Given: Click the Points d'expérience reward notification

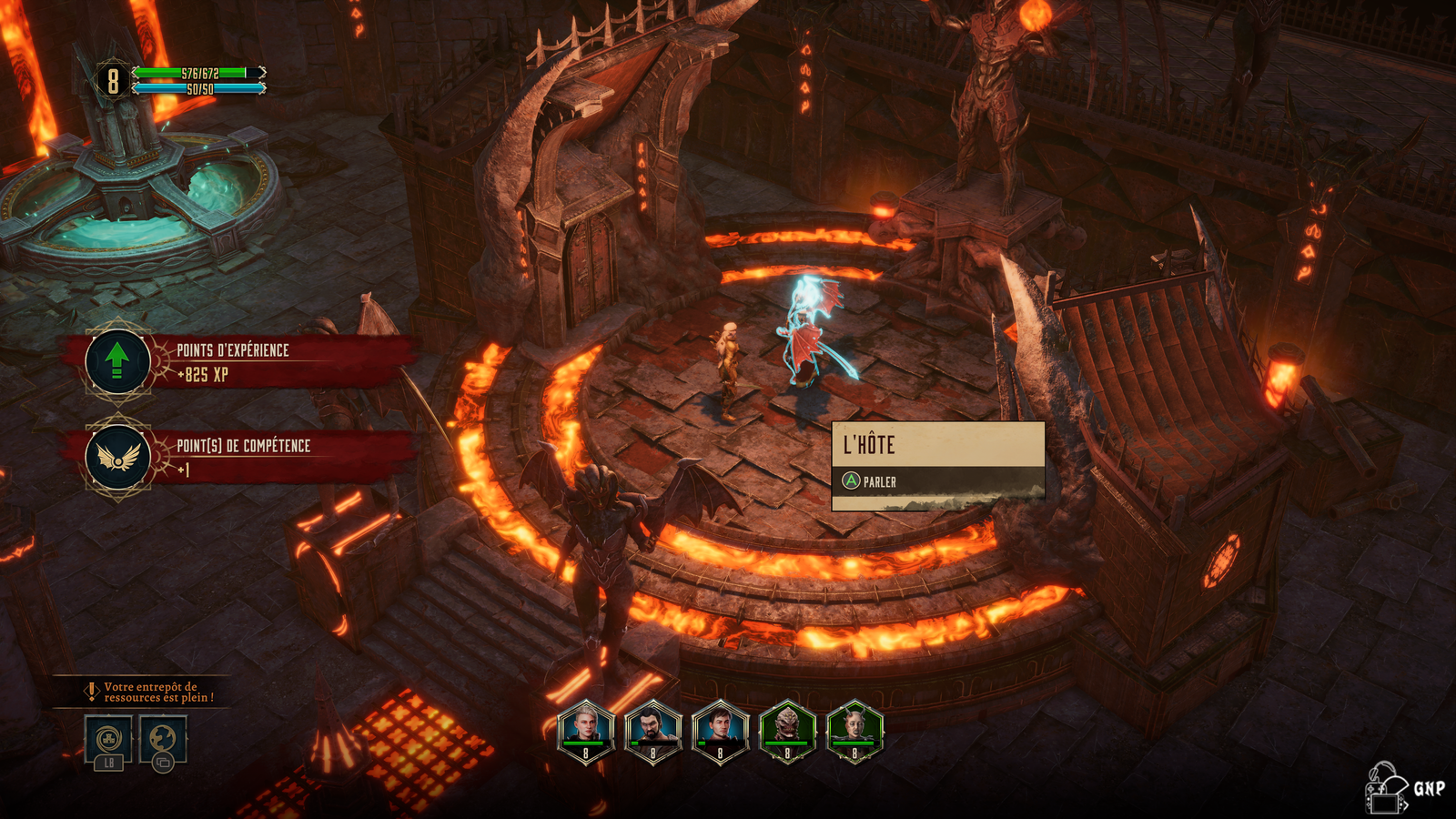Looking at the screenshot, I should pos(238,362).
